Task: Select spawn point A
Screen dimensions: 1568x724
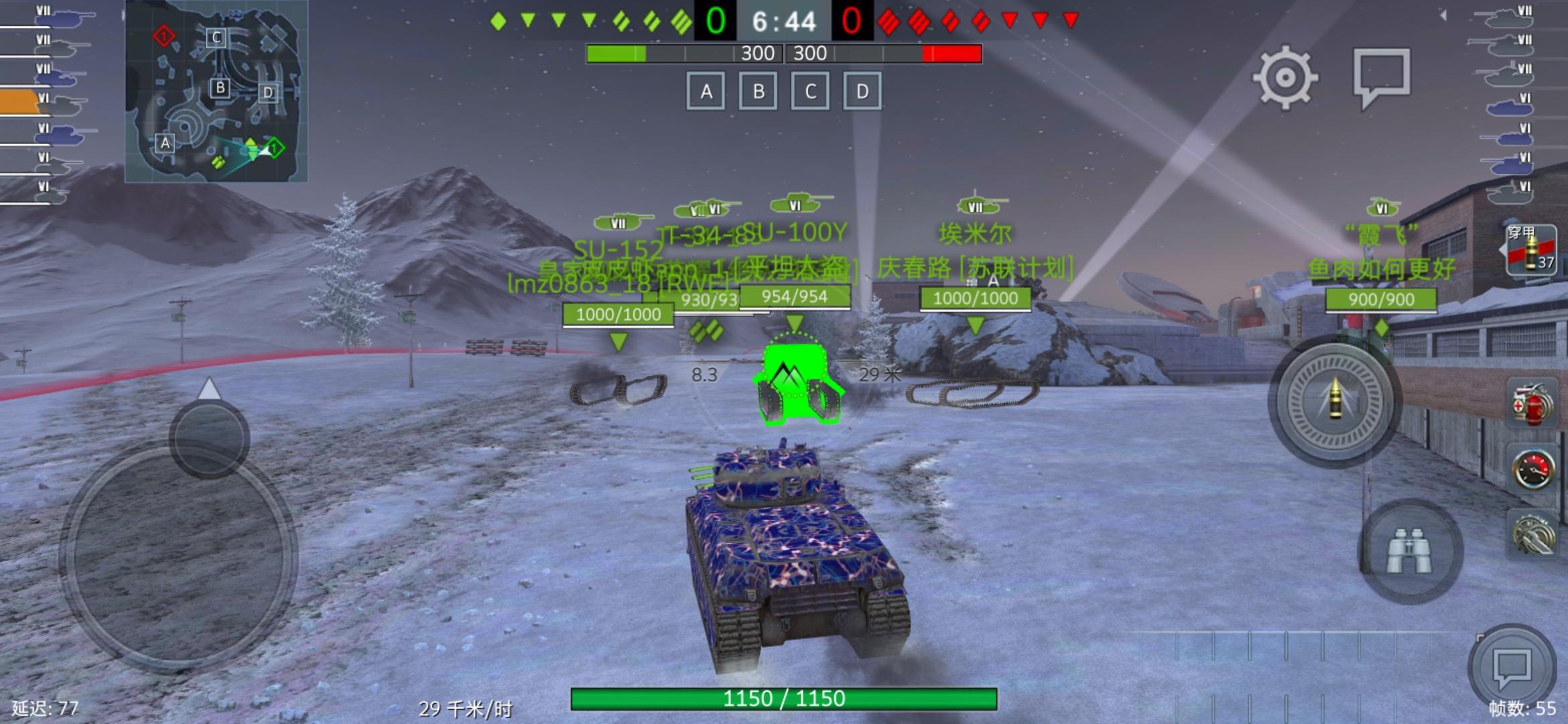Action: pyautogui.click(x=705, y=92)
